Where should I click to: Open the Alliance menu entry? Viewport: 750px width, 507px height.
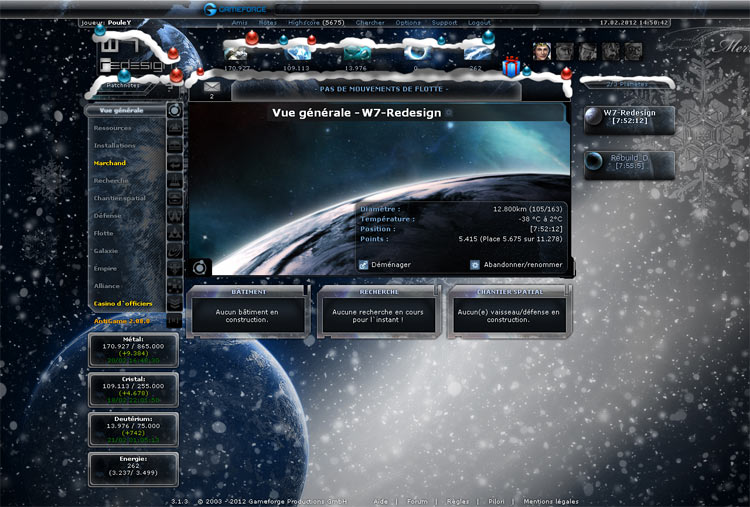(109, 285)
